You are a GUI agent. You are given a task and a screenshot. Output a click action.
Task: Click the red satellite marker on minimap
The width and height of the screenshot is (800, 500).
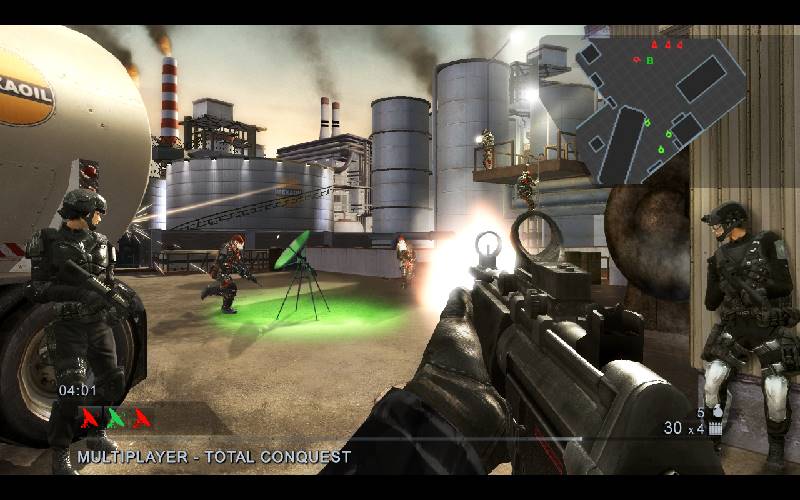(x=637, y=60)
